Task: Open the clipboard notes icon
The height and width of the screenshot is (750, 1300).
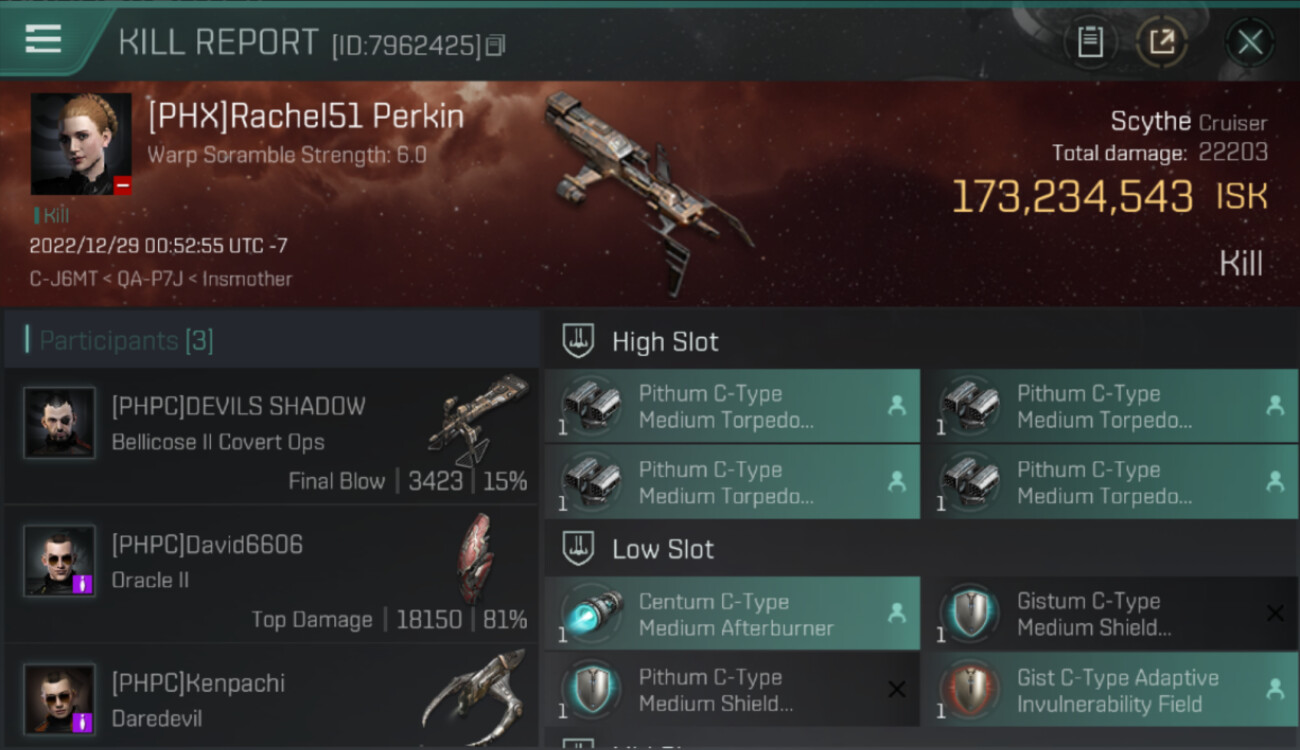Action: pyautogui.click(x=1090, y=42)
